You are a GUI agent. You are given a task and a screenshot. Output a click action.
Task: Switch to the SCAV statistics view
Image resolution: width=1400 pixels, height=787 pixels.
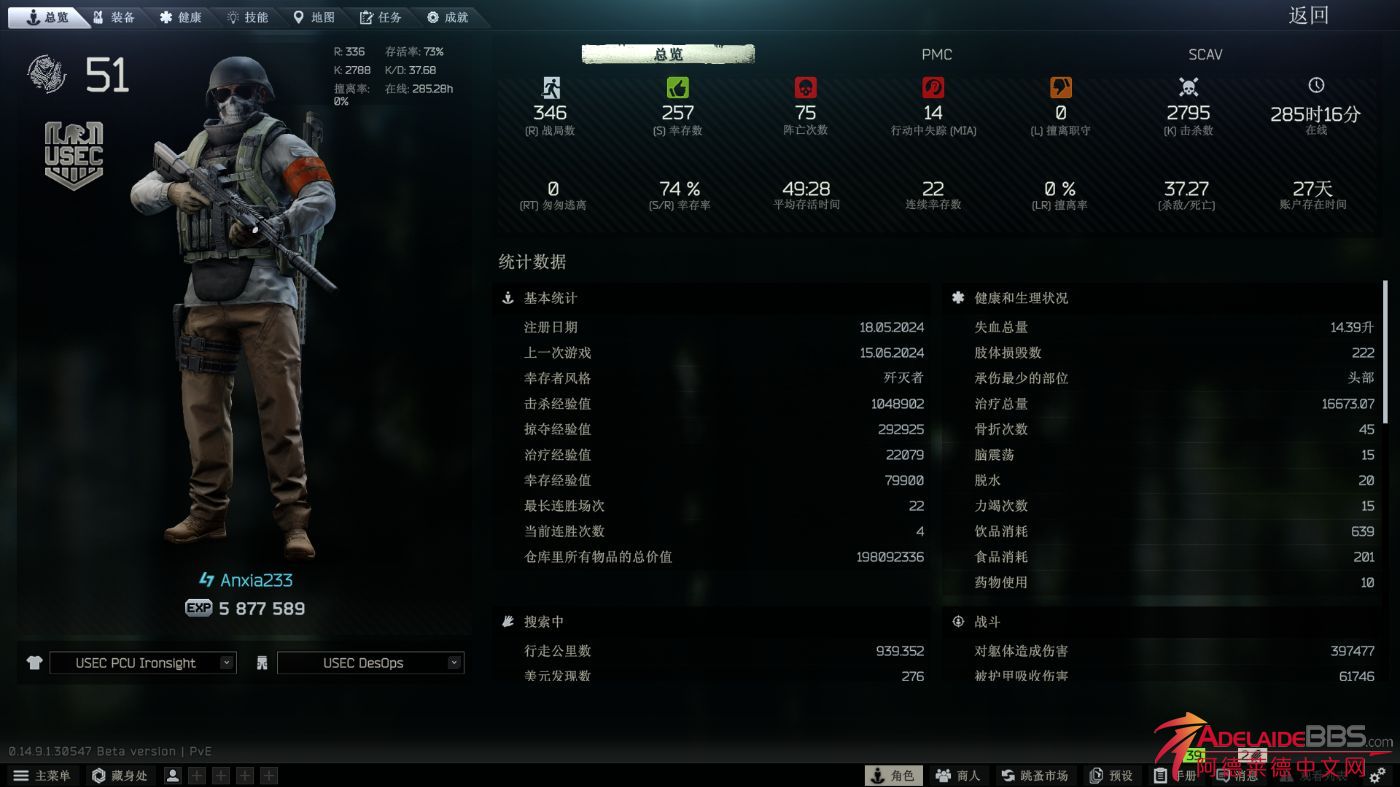[x=1204, y=55]
